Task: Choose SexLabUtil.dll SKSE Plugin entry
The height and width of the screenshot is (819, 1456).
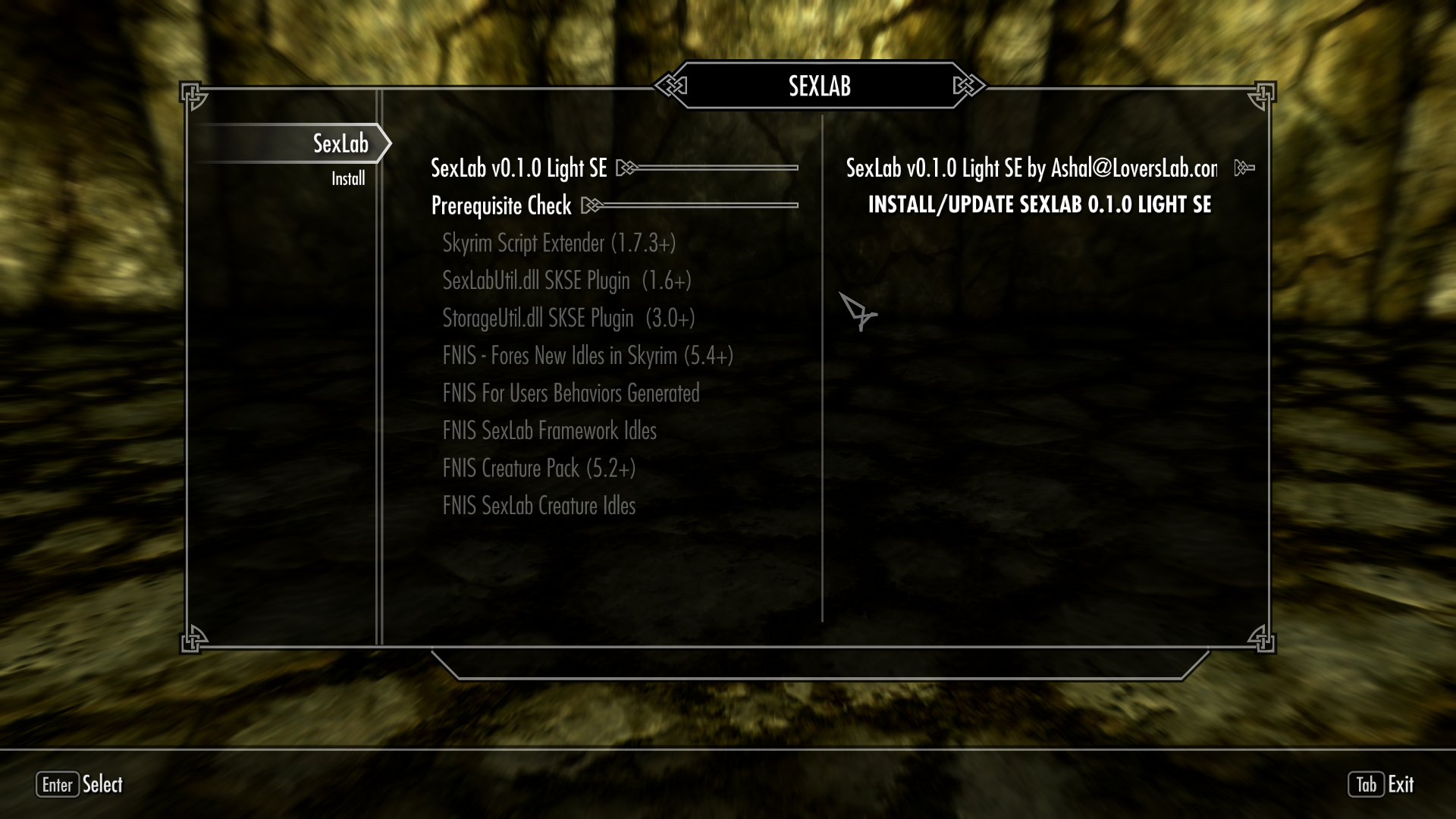Action: (x=566, y=281)
